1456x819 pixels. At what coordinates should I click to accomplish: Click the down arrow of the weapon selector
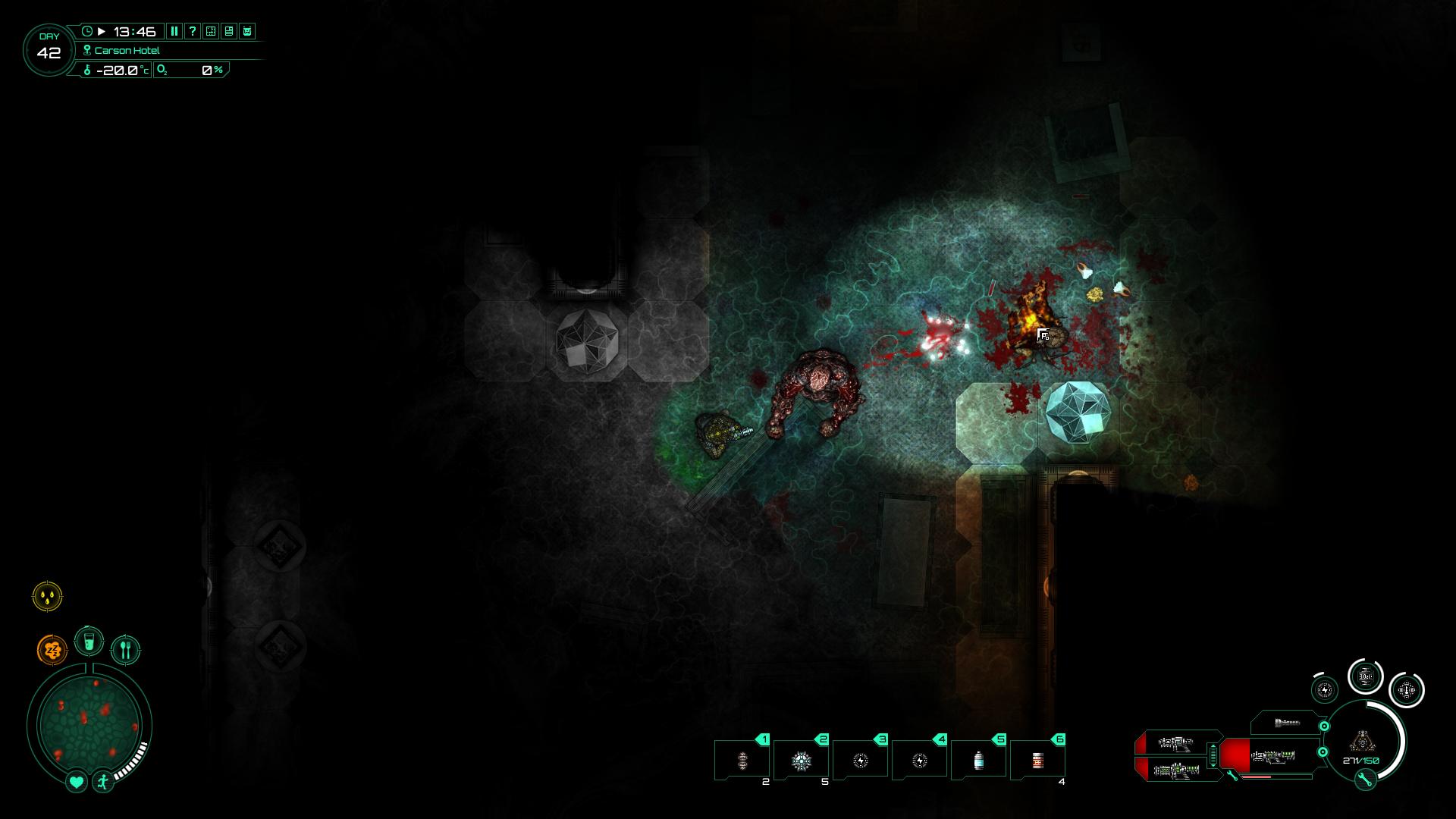(x=1213, y=765)
